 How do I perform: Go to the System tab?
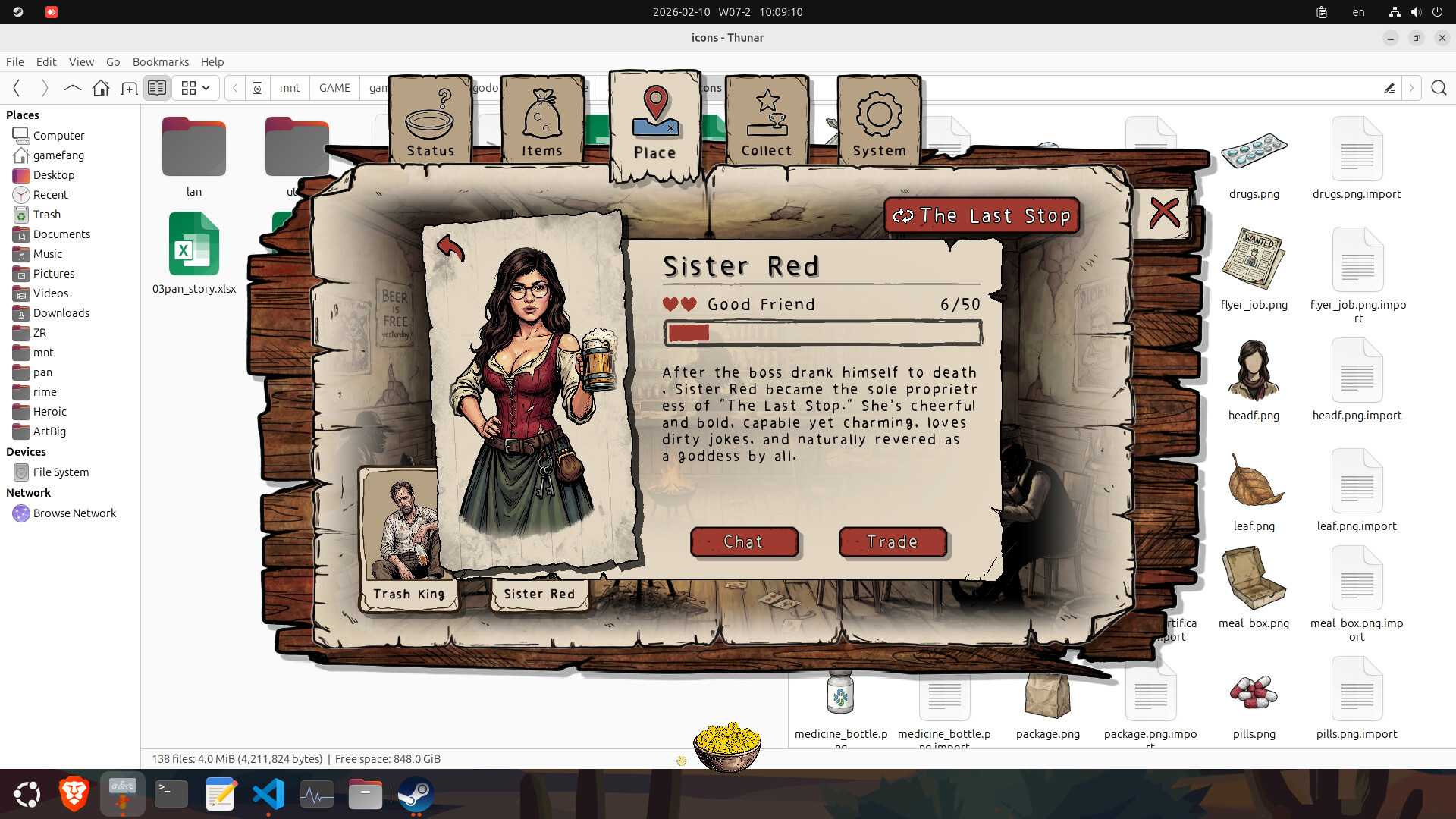point(879,121)
